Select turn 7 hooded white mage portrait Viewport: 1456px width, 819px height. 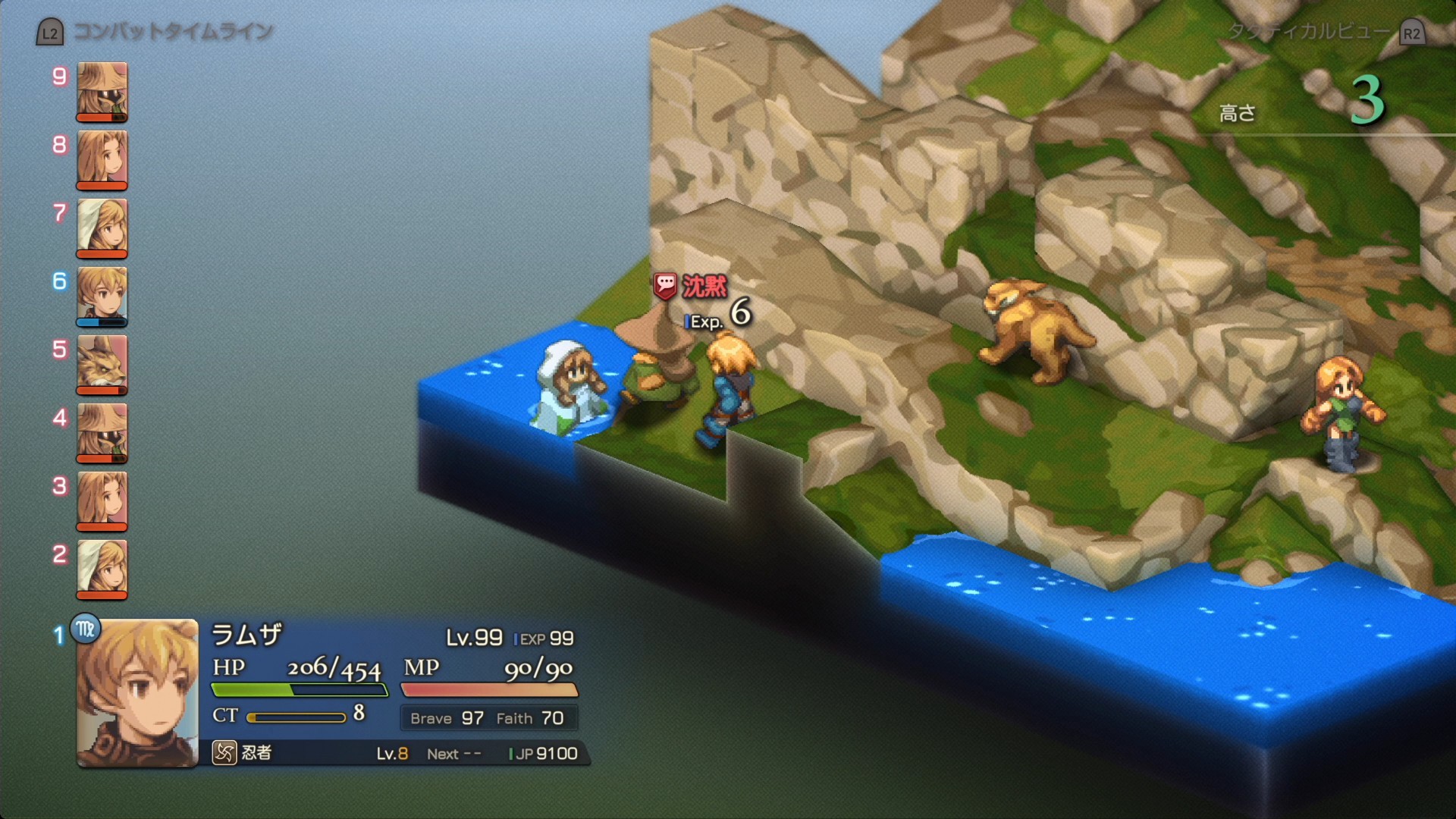tap(102, 227)
